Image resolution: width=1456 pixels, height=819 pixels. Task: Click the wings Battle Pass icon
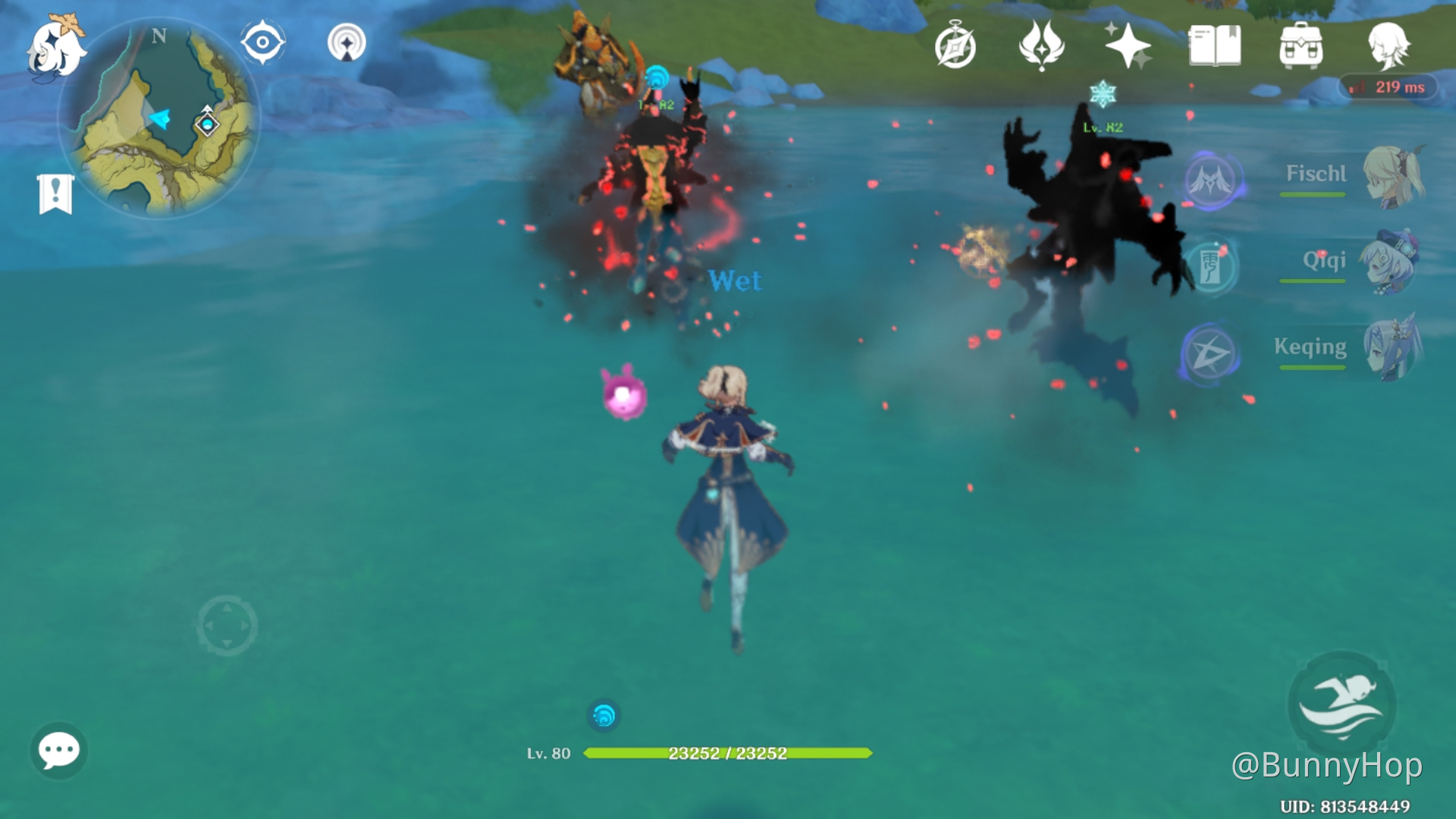(x=1043, y=45)
